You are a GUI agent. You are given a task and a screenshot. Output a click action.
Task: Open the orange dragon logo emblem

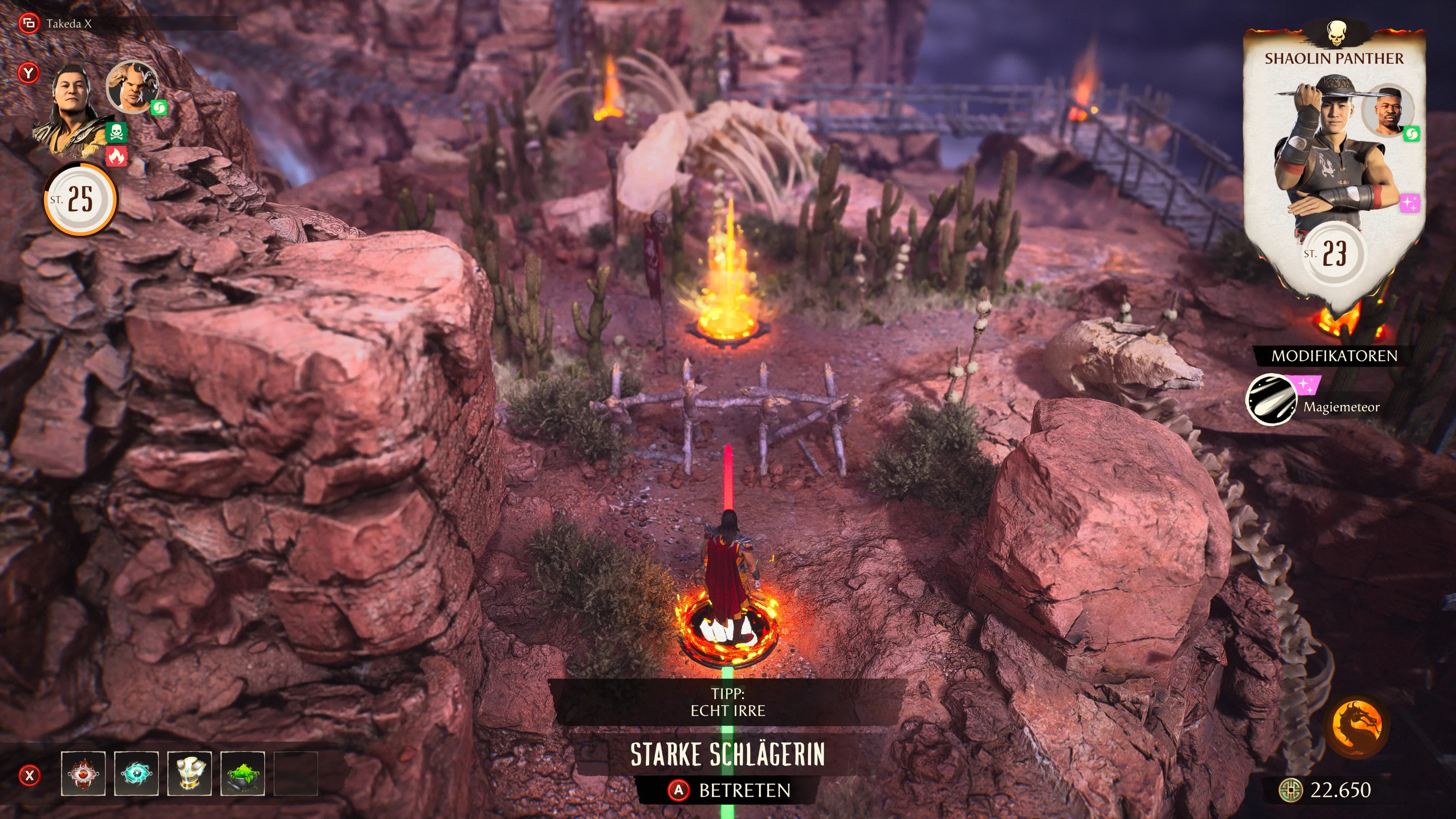pos(1357,726)
